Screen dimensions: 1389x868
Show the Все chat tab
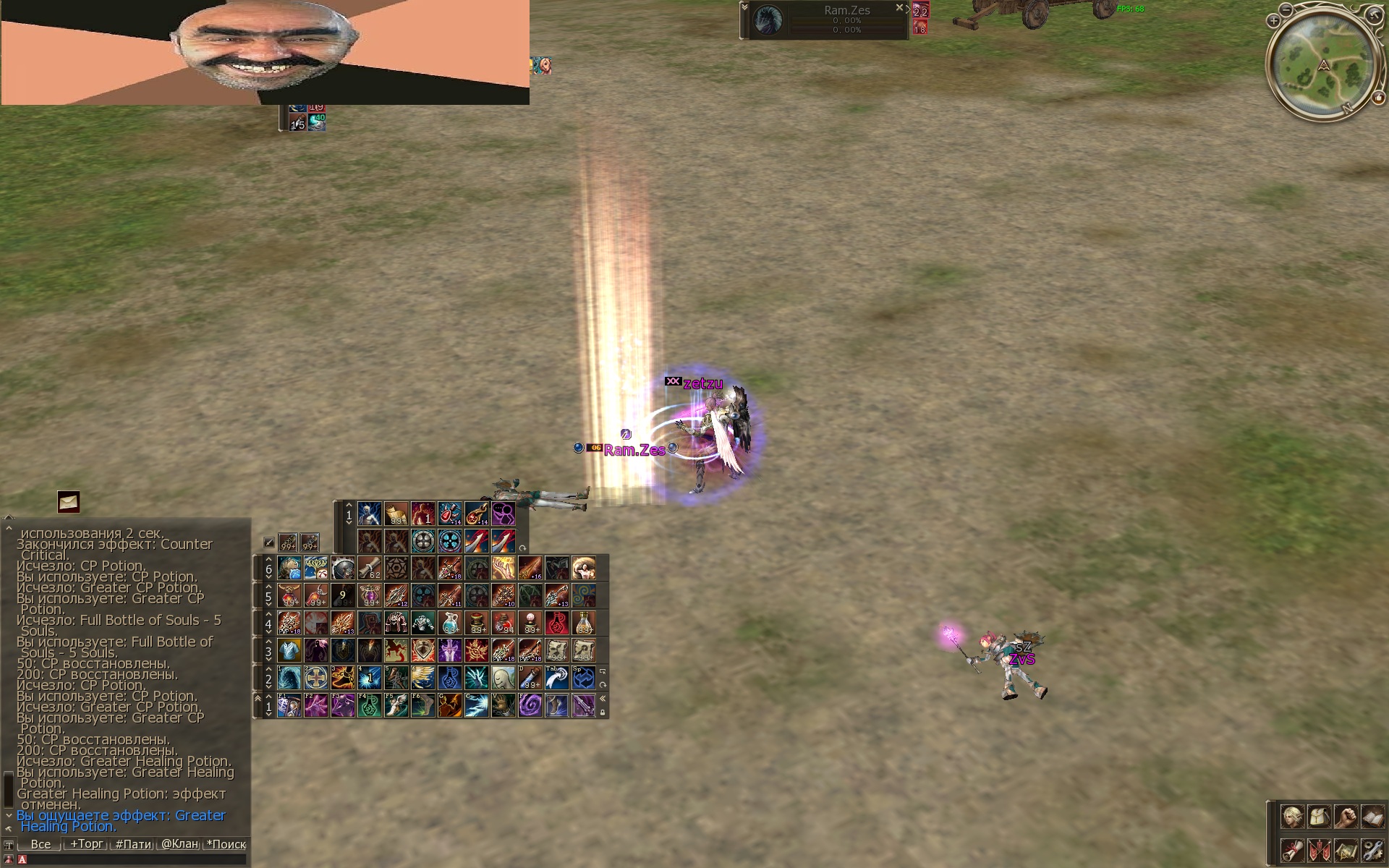[x=41, y=844]
